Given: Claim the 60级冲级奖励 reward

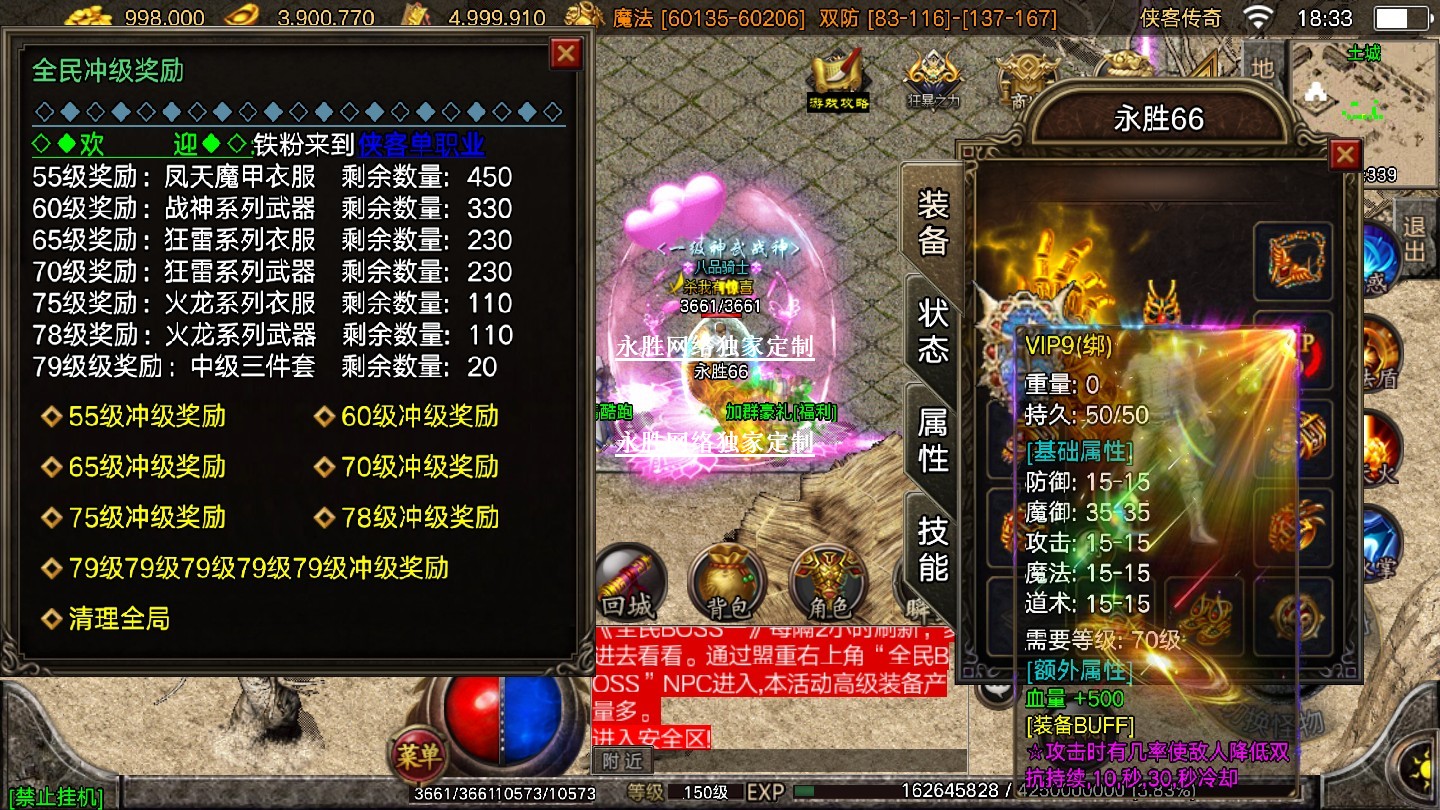Looking at the screenshot, I should (x=419, y=417).
